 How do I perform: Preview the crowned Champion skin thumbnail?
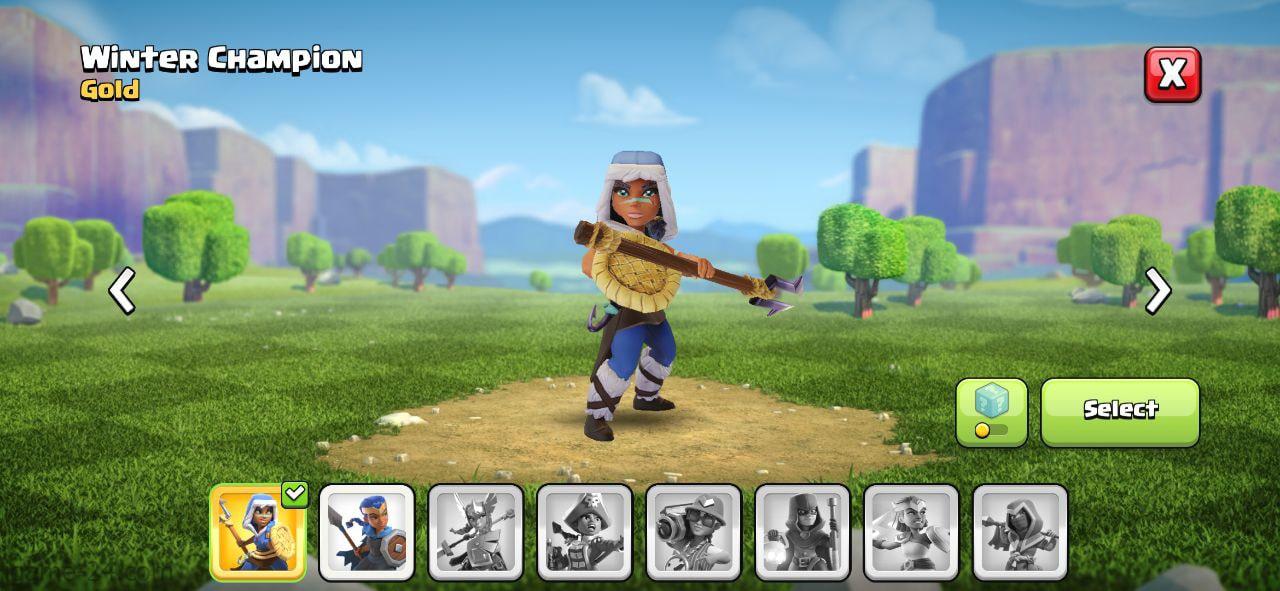912,532
